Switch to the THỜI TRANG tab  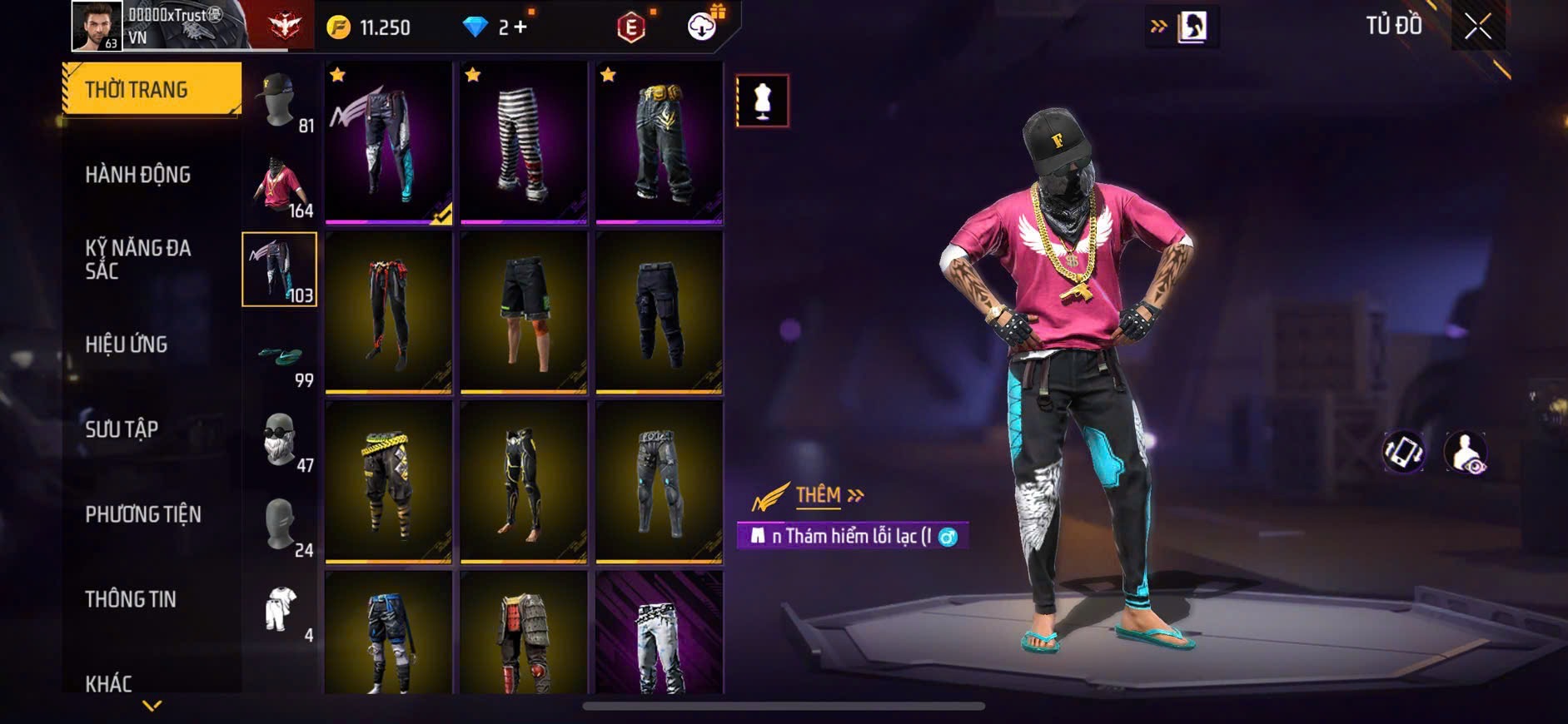152,89
